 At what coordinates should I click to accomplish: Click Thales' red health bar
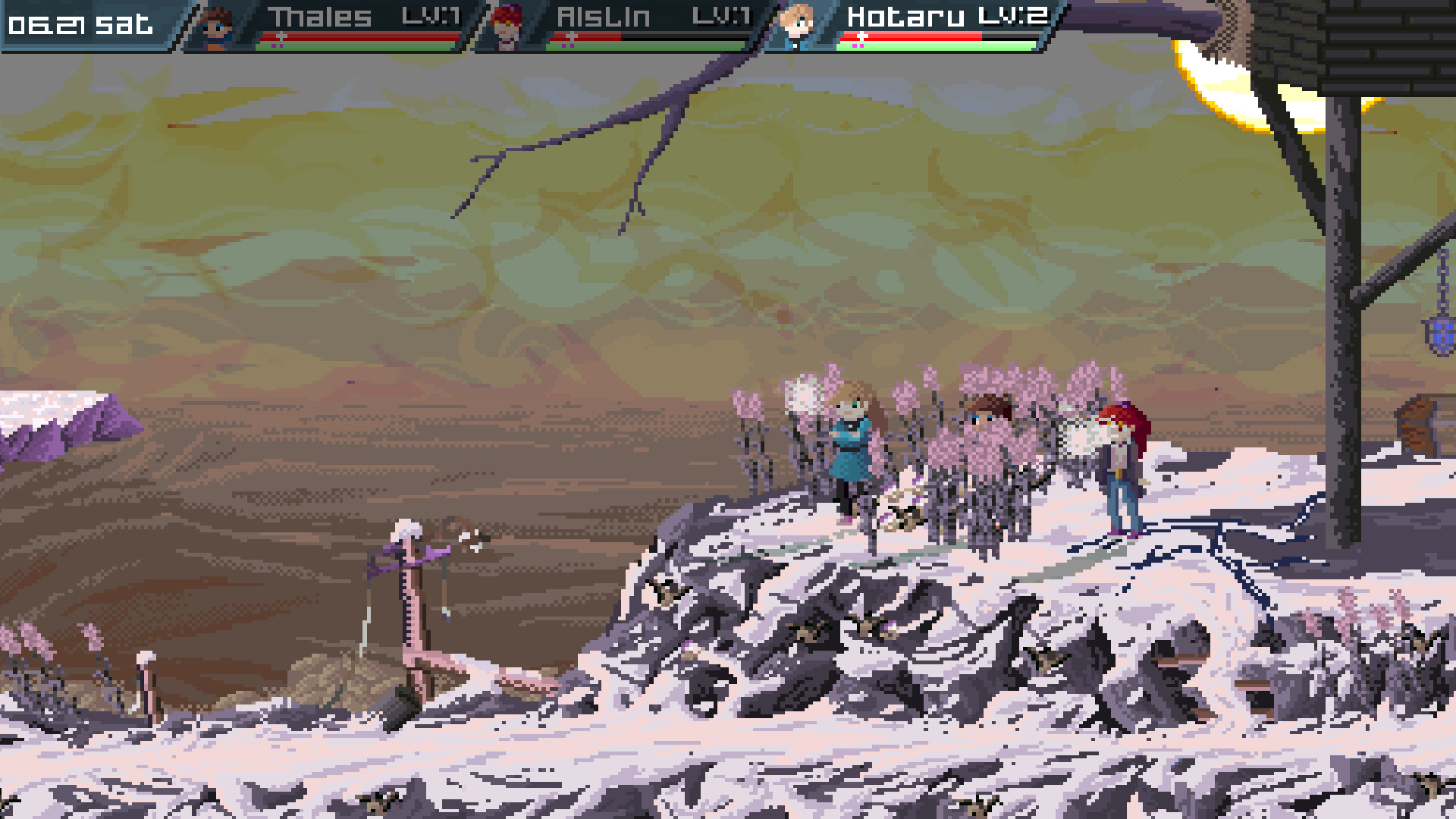coord(364,36)
